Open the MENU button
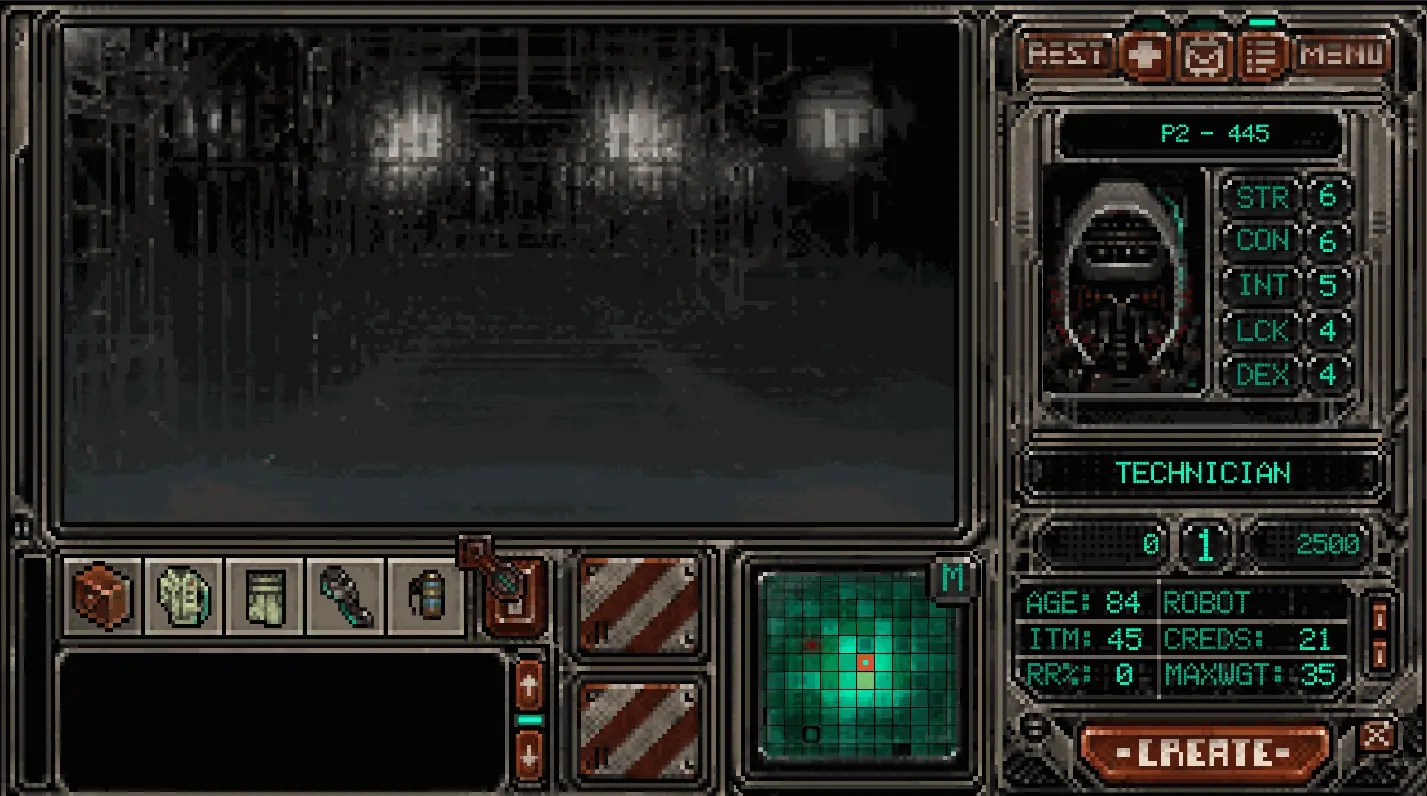The width and height of the screenshot is (1427, 796). coord(1344,54)
